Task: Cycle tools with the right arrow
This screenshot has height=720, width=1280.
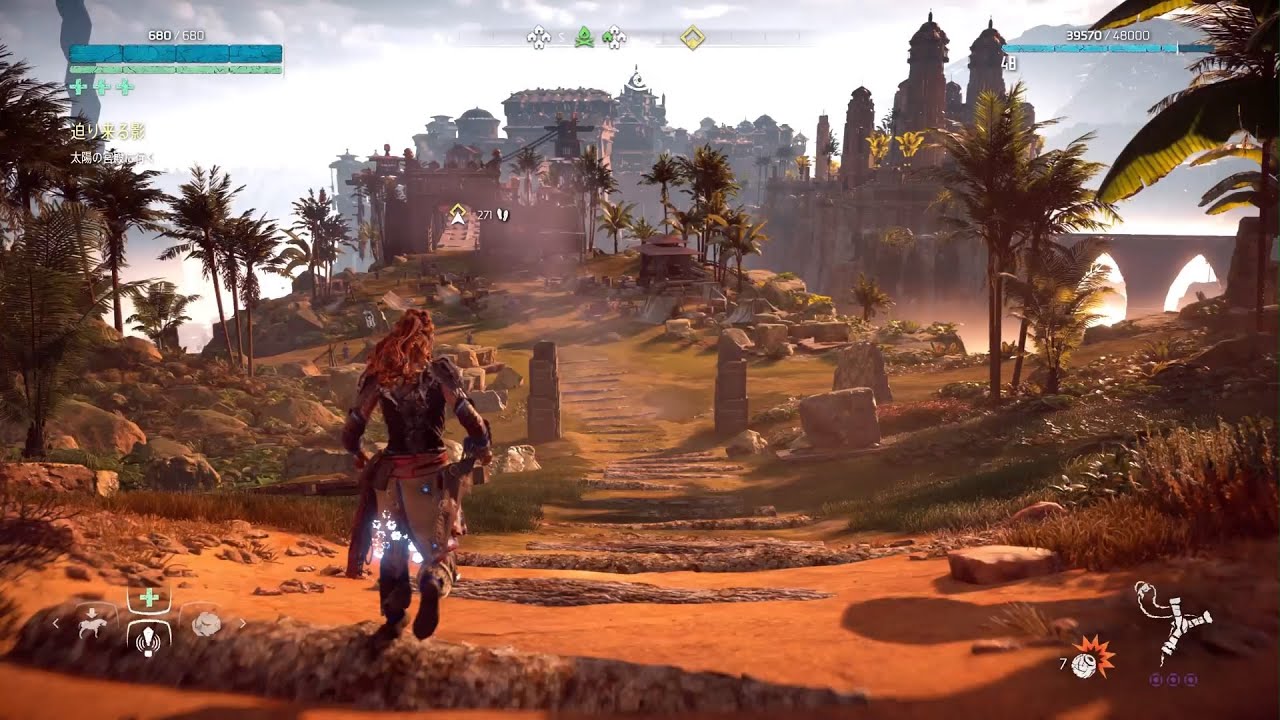Action: point(241,624)
